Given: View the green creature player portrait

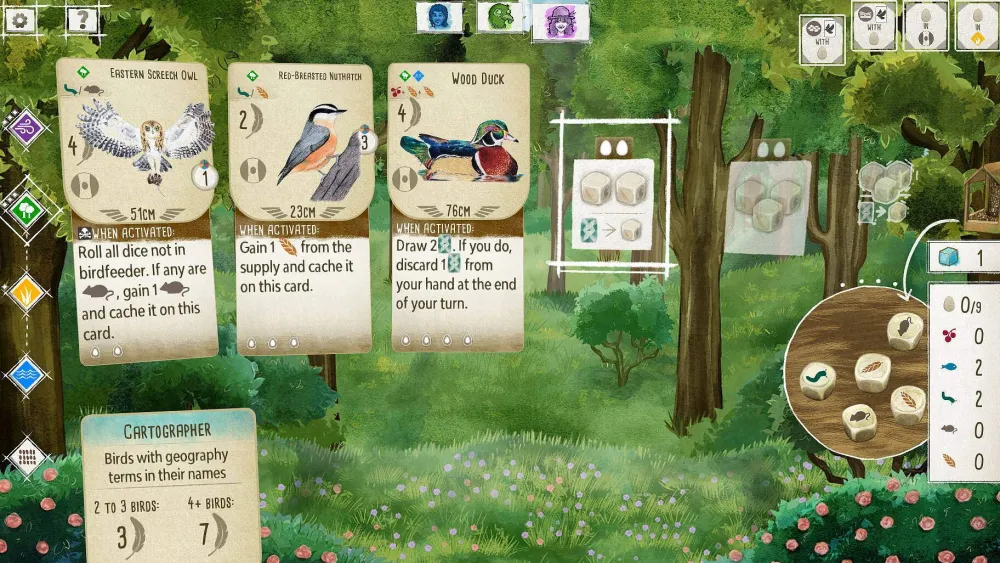Looking at the screenshot, I should [500, 17].
